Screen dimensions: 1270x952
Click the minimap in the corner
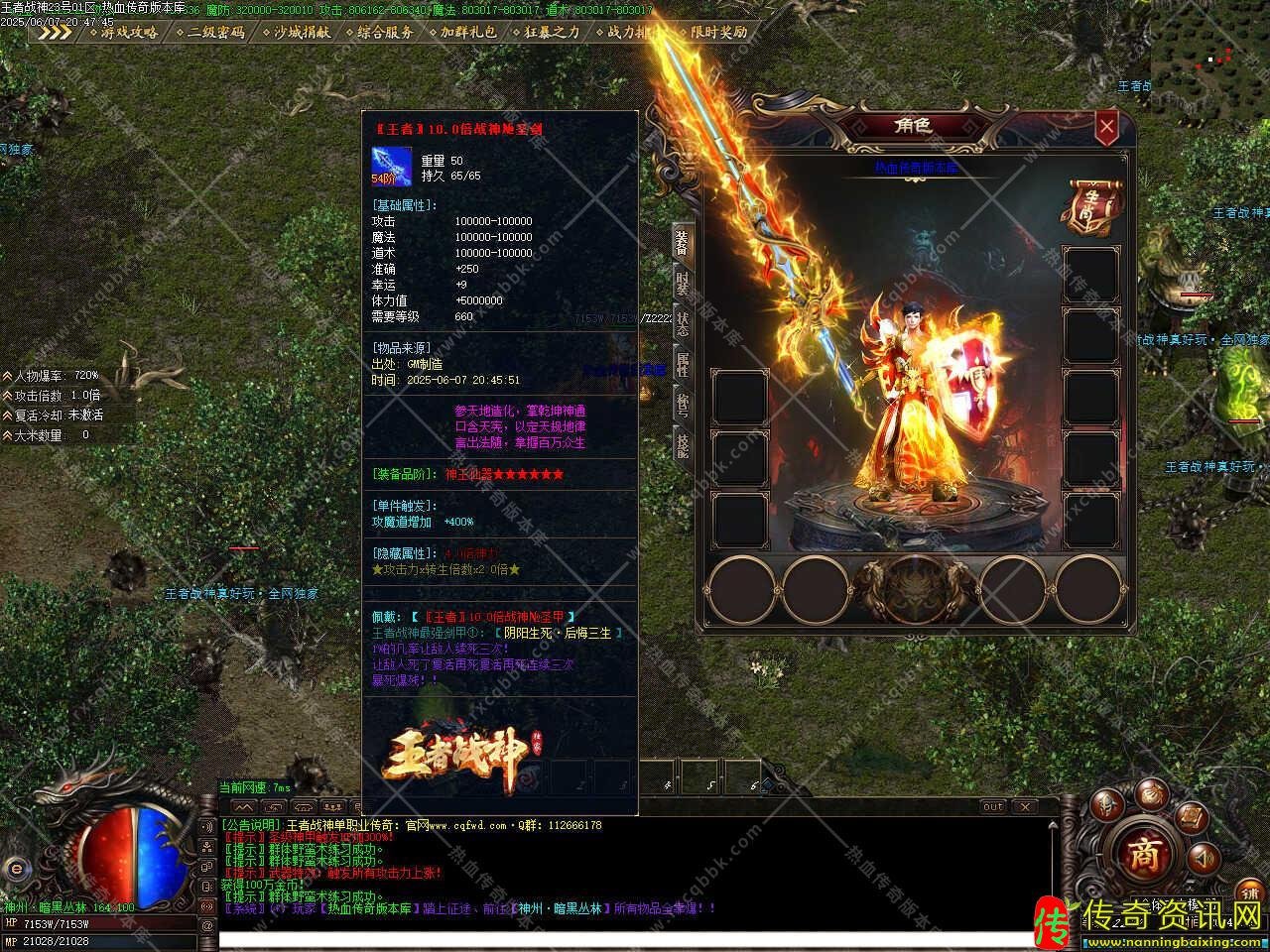(x=1209, y=48)
